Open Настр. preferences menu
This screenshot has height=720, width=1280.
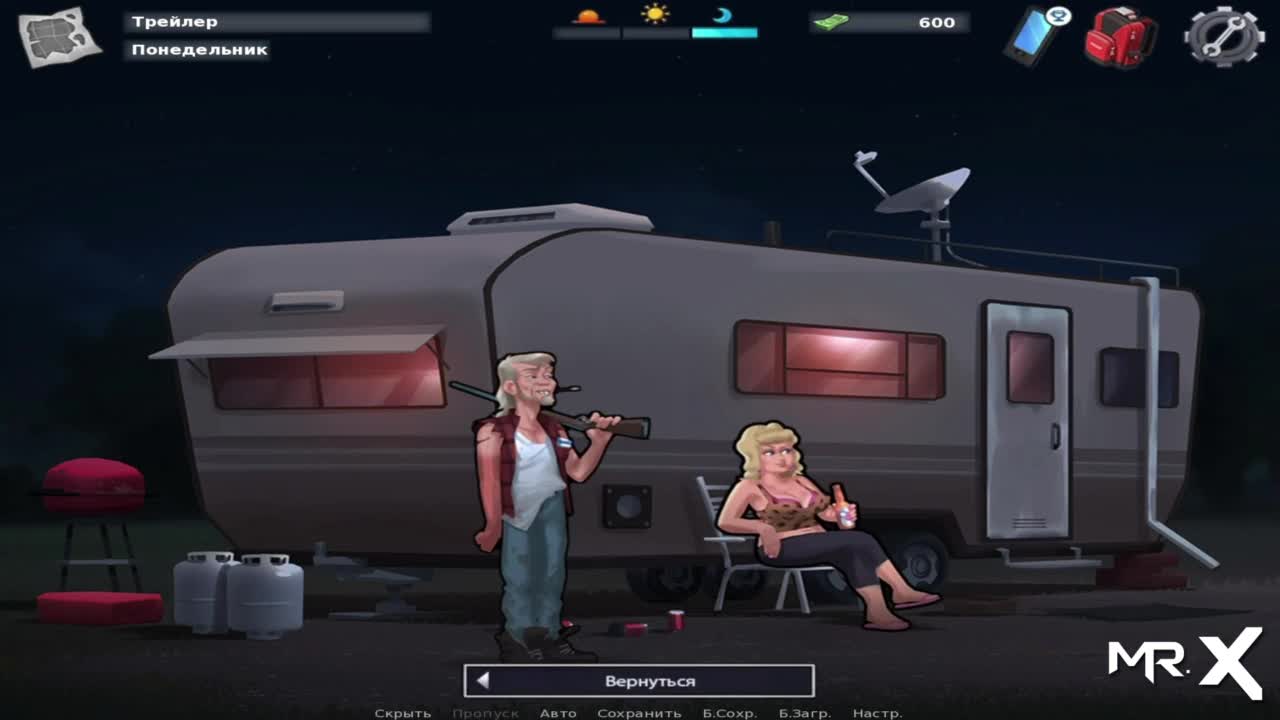(877, 713)
